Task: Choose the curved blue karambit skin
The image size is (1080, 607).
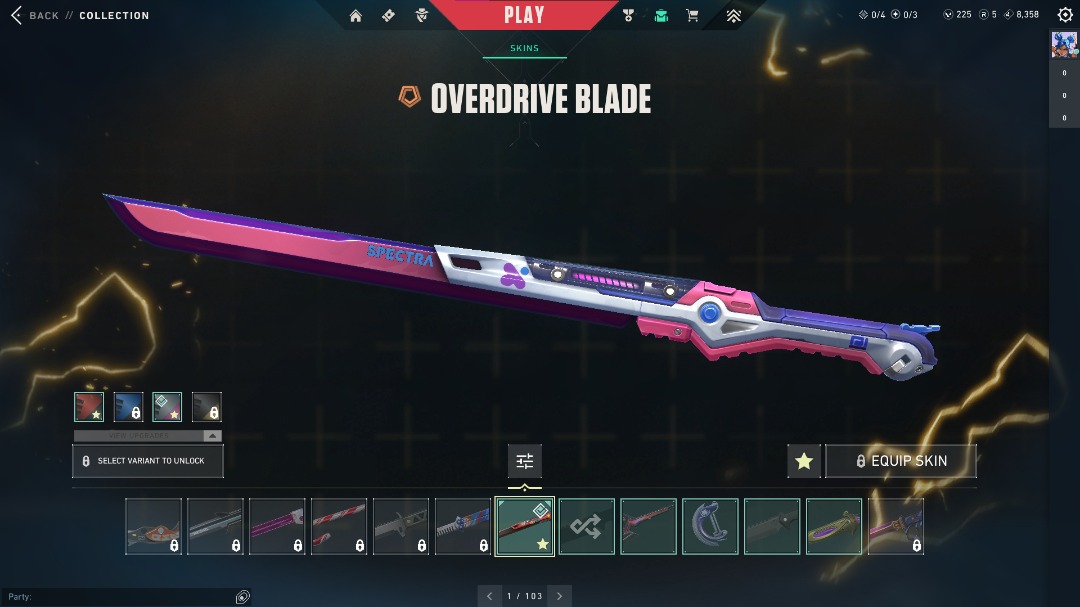Action: coord(710,526)
